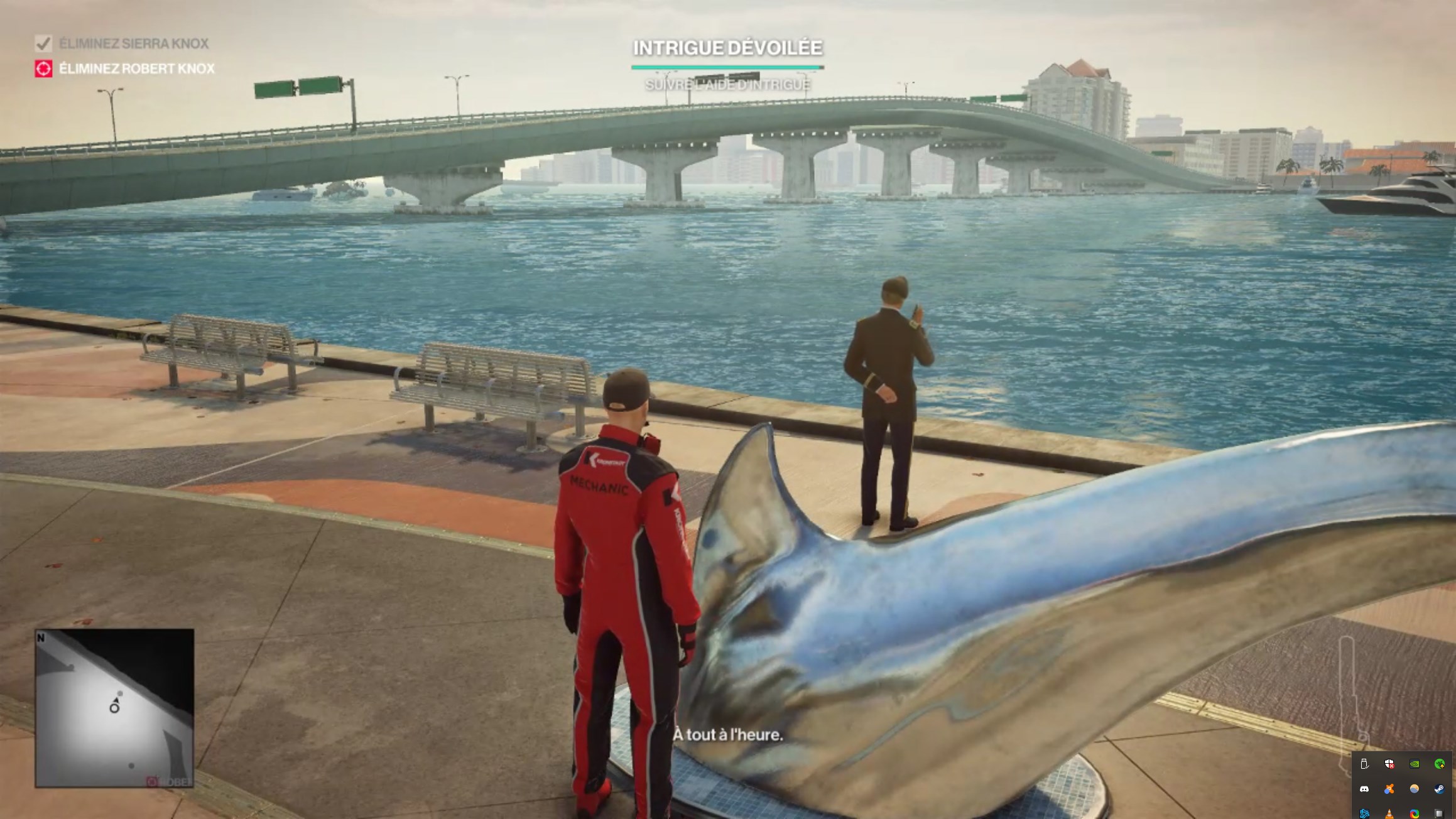The width and height of the screenshot is (1456, 819).
Task: Open the Razer Synapse tray icon with notification
Action: click(1440, 764)
